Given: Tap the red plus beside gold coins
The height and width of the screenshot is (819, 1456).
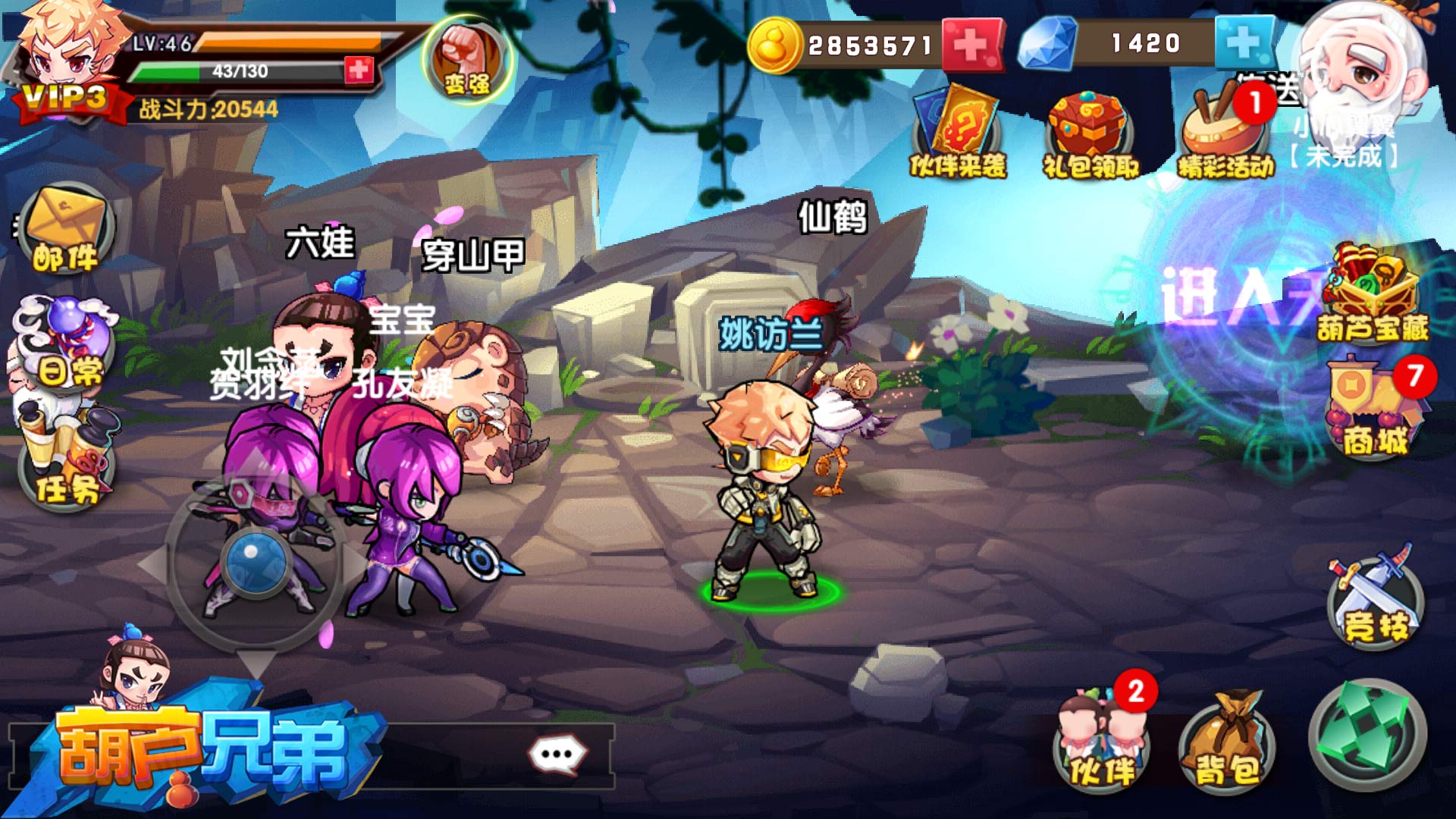Looking at the screenshot, I should click(971, 45).
